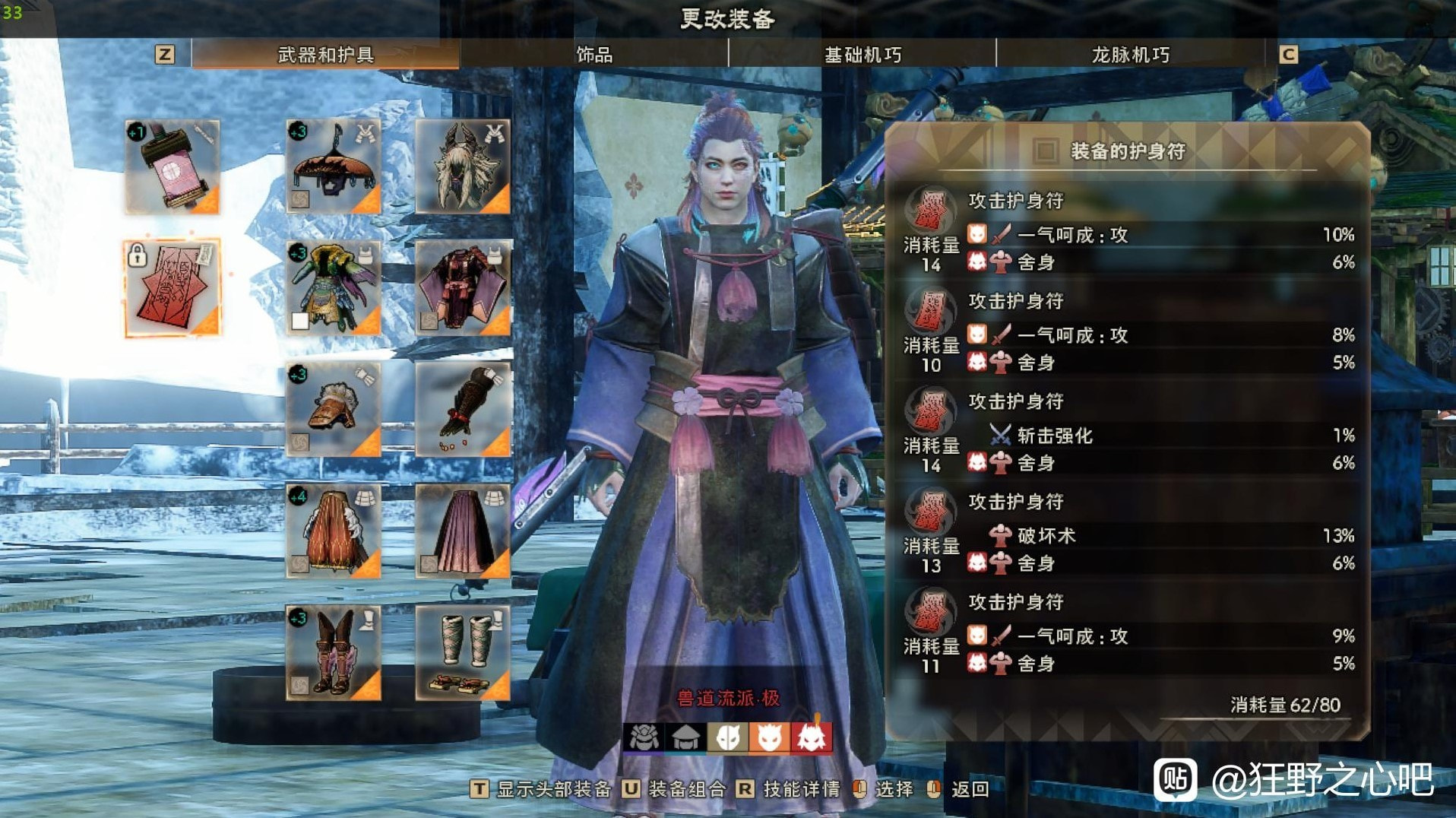
Task: Select the orange straw hat helmet slot
Action: (334, 166)
